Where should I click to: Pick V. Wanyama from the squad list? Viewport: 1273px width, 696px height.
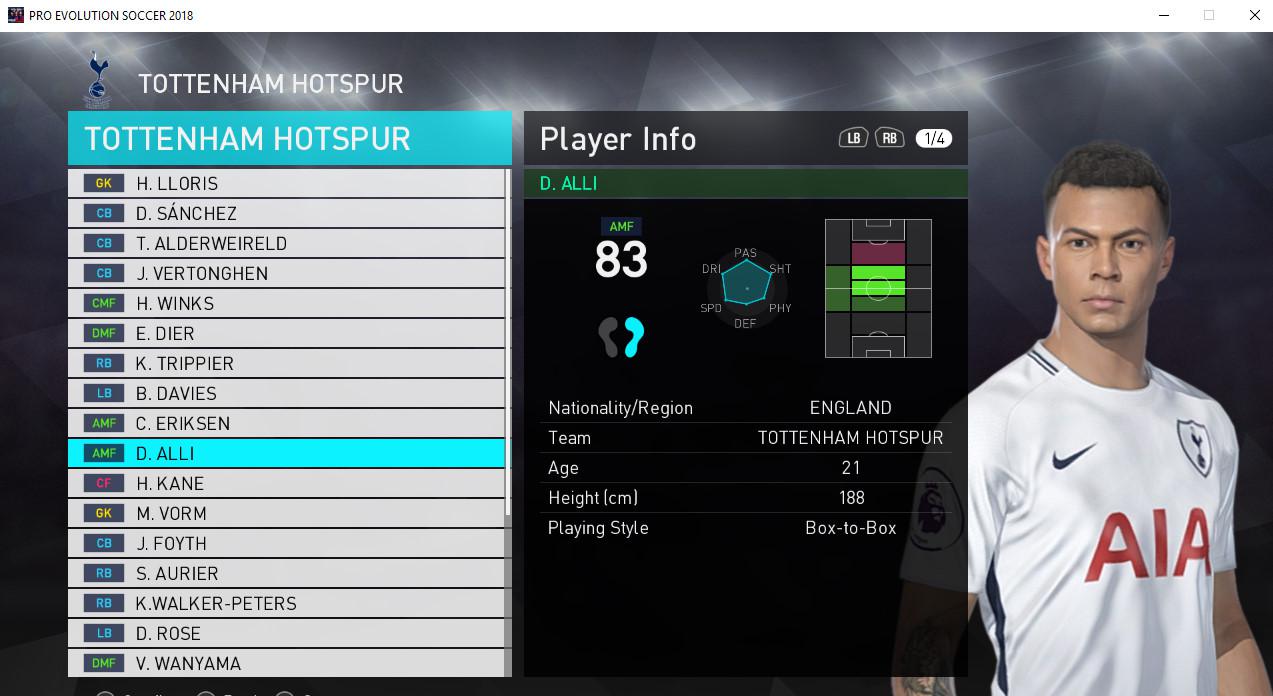coord(286,662)
